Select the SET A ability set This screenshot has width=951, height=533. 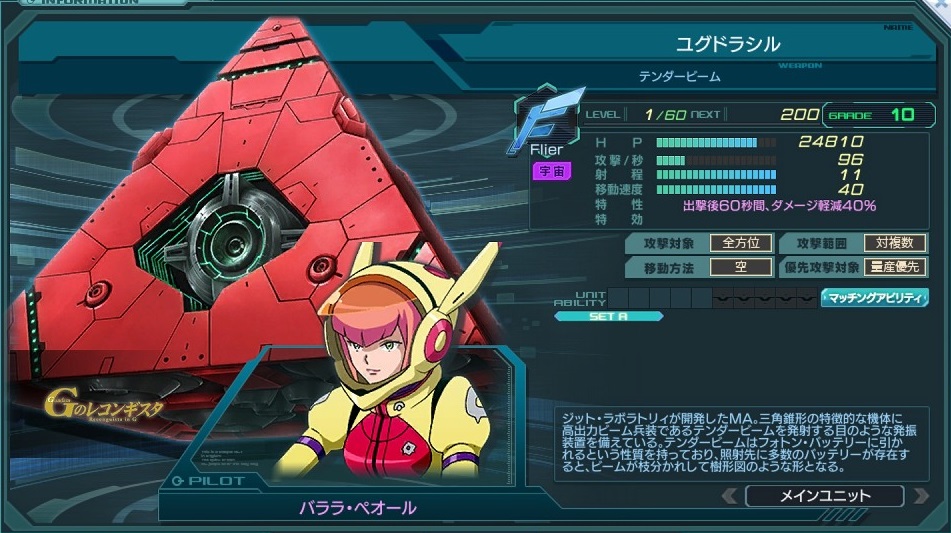point(609,317)
